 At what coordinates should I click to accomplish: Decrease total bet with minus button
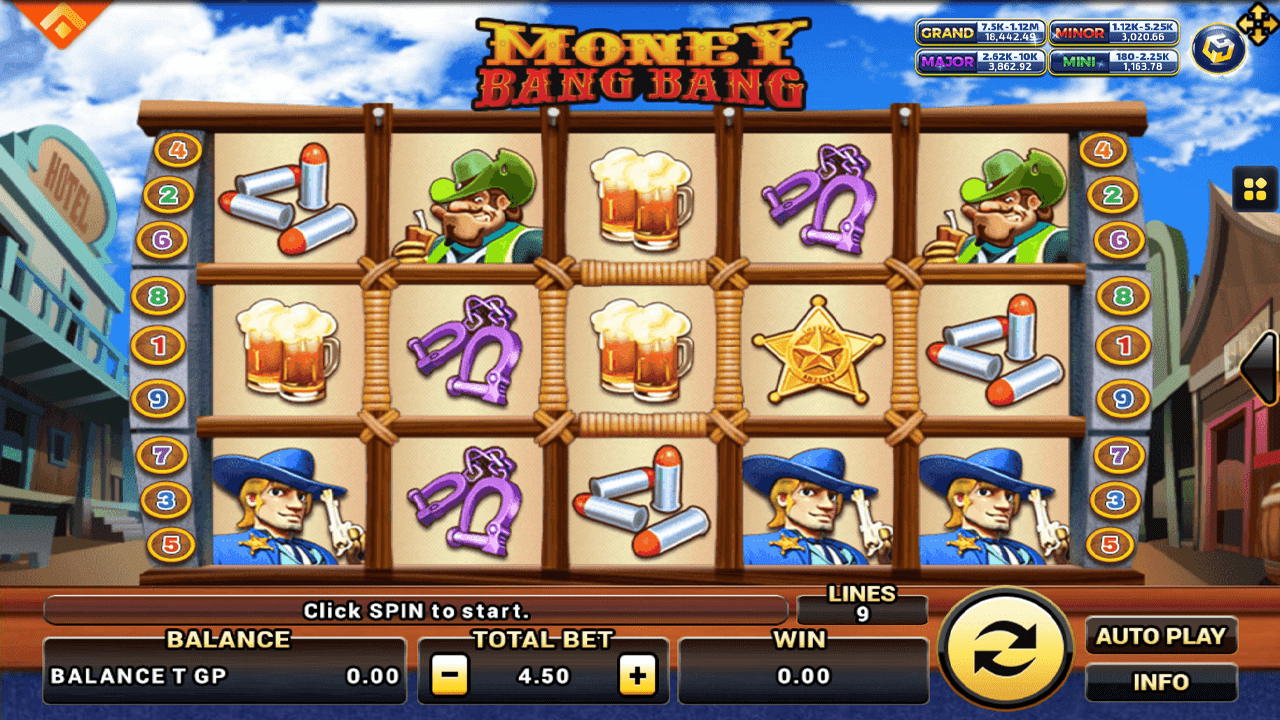pyautogui.click(x=450, y=676)
